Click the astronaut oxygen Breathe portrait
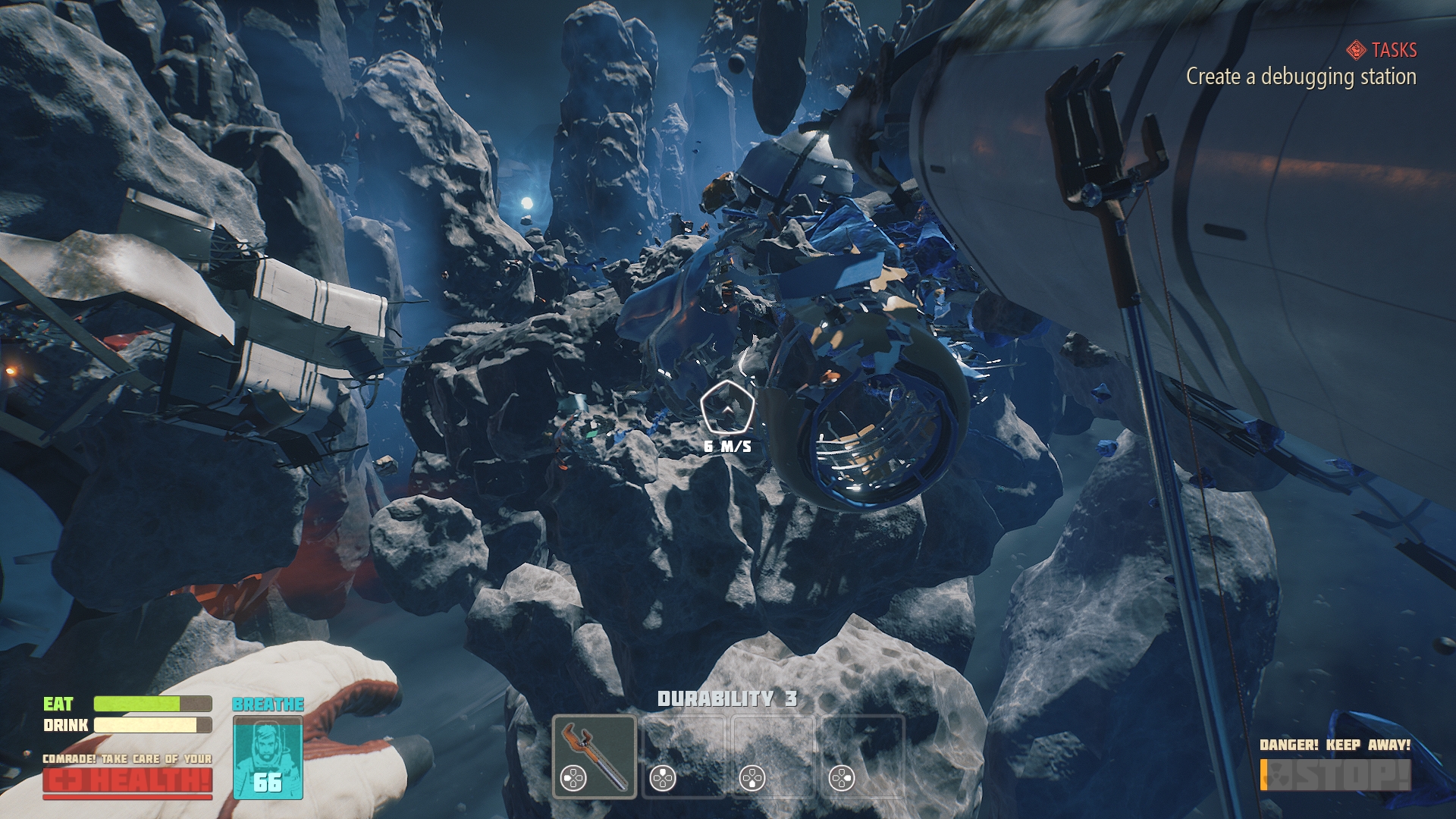 (268, 756)
